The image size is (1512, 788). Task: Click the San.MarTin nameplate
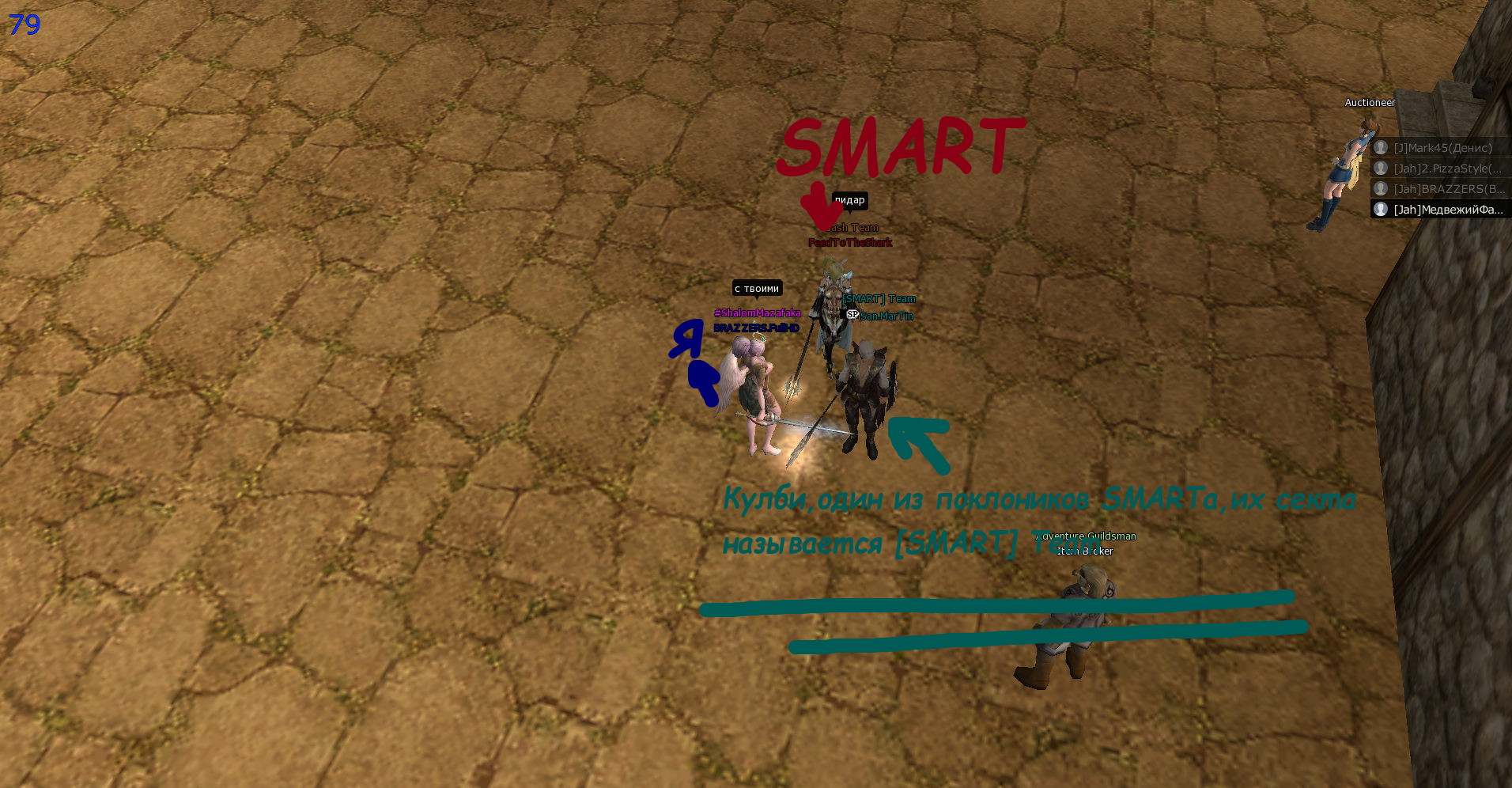pos(886,316)
